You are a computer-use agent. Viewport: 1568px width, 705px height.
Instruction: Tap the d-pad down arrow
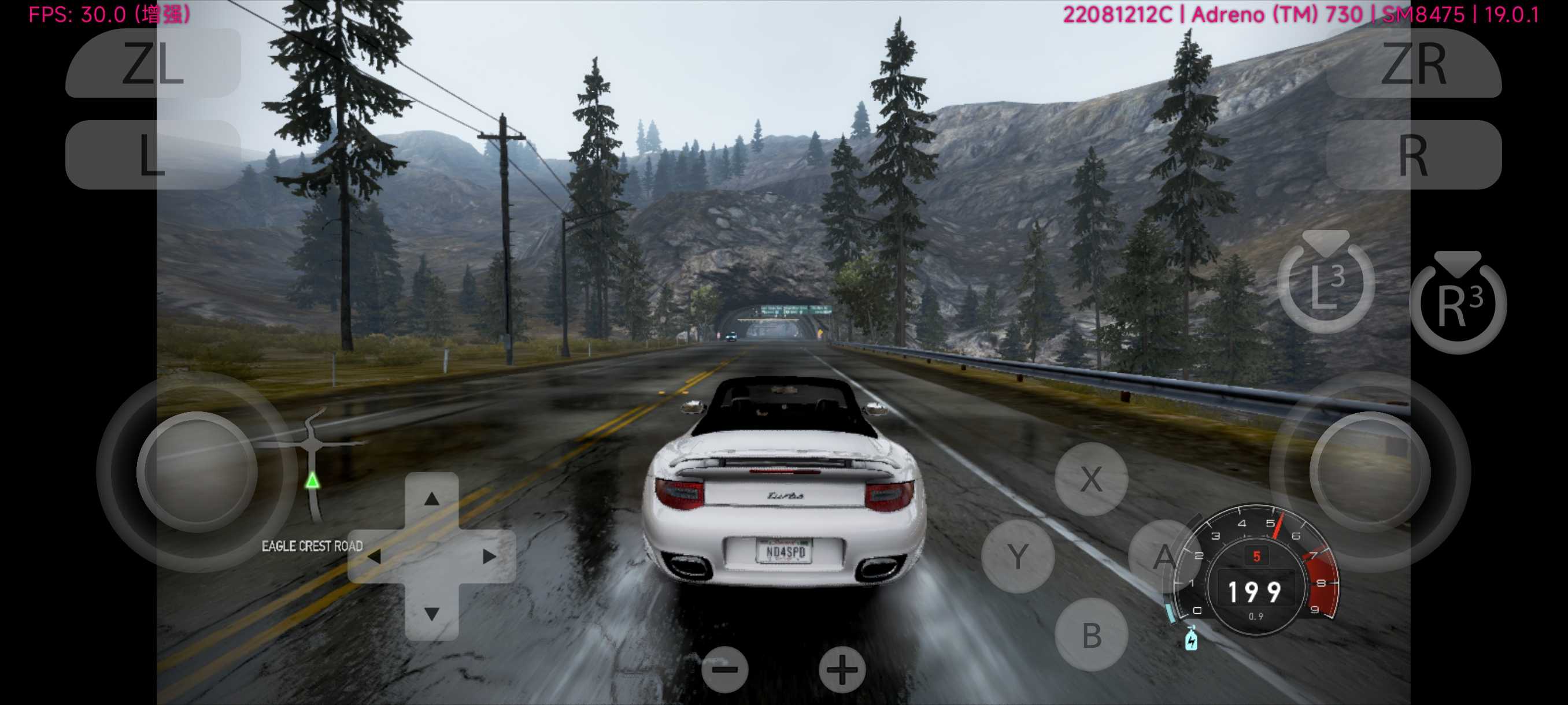click(431, 613)
